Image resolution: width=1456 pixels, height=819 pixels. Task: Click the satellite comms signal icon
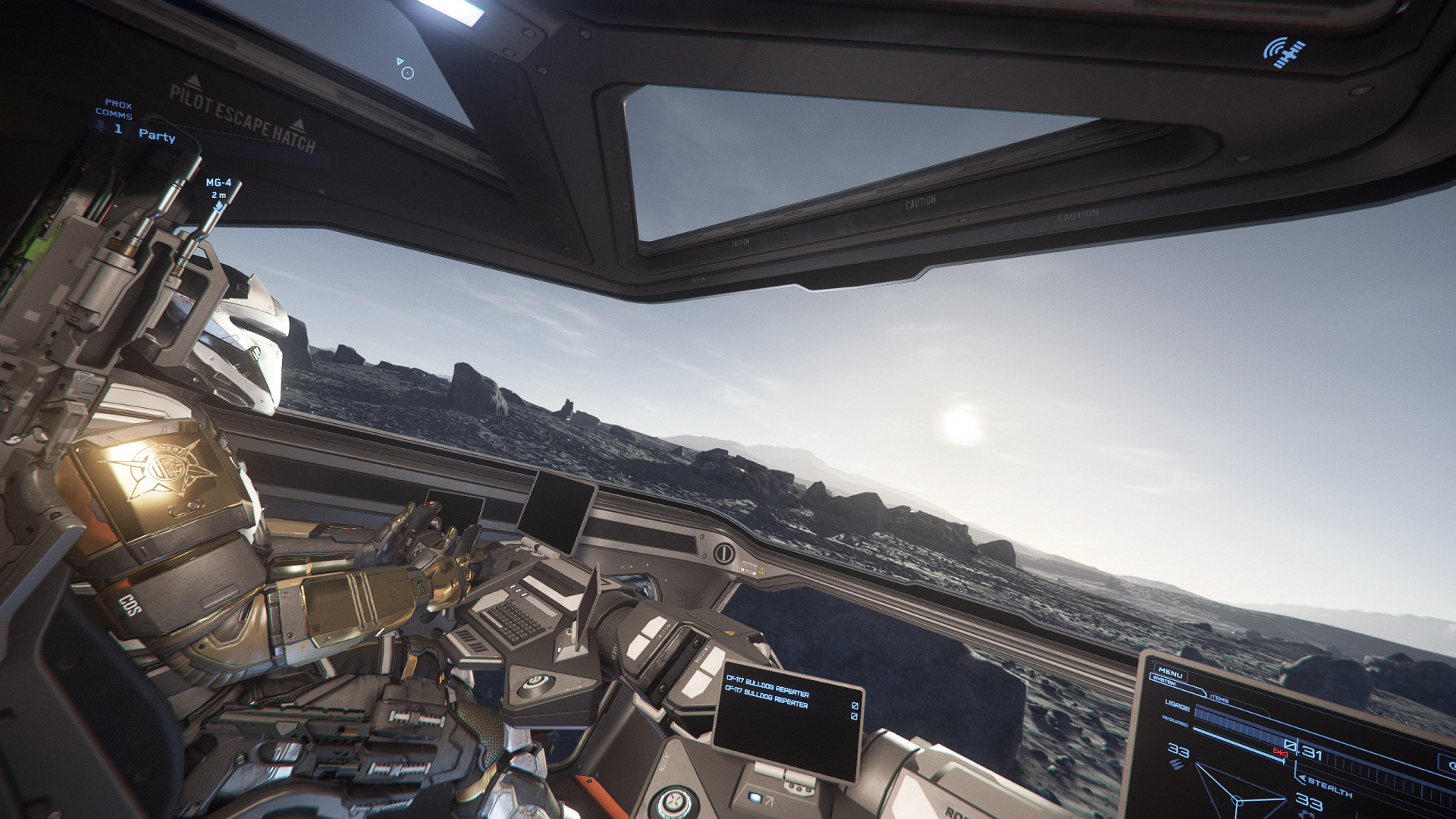tap(1284, 53)
